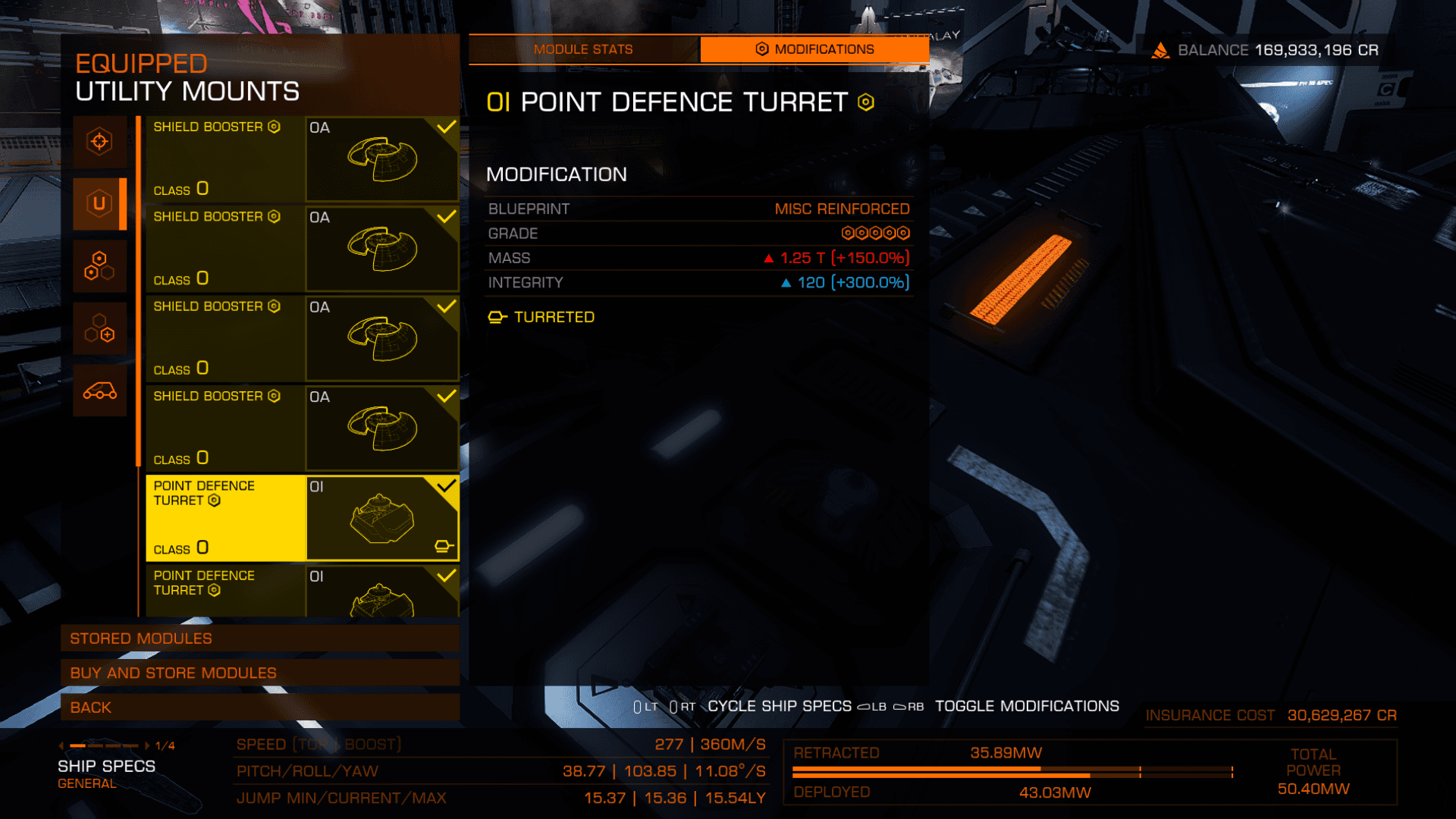
Task: Select the Modifications tab
Action: pyautogui.click(x=814, y=49)
